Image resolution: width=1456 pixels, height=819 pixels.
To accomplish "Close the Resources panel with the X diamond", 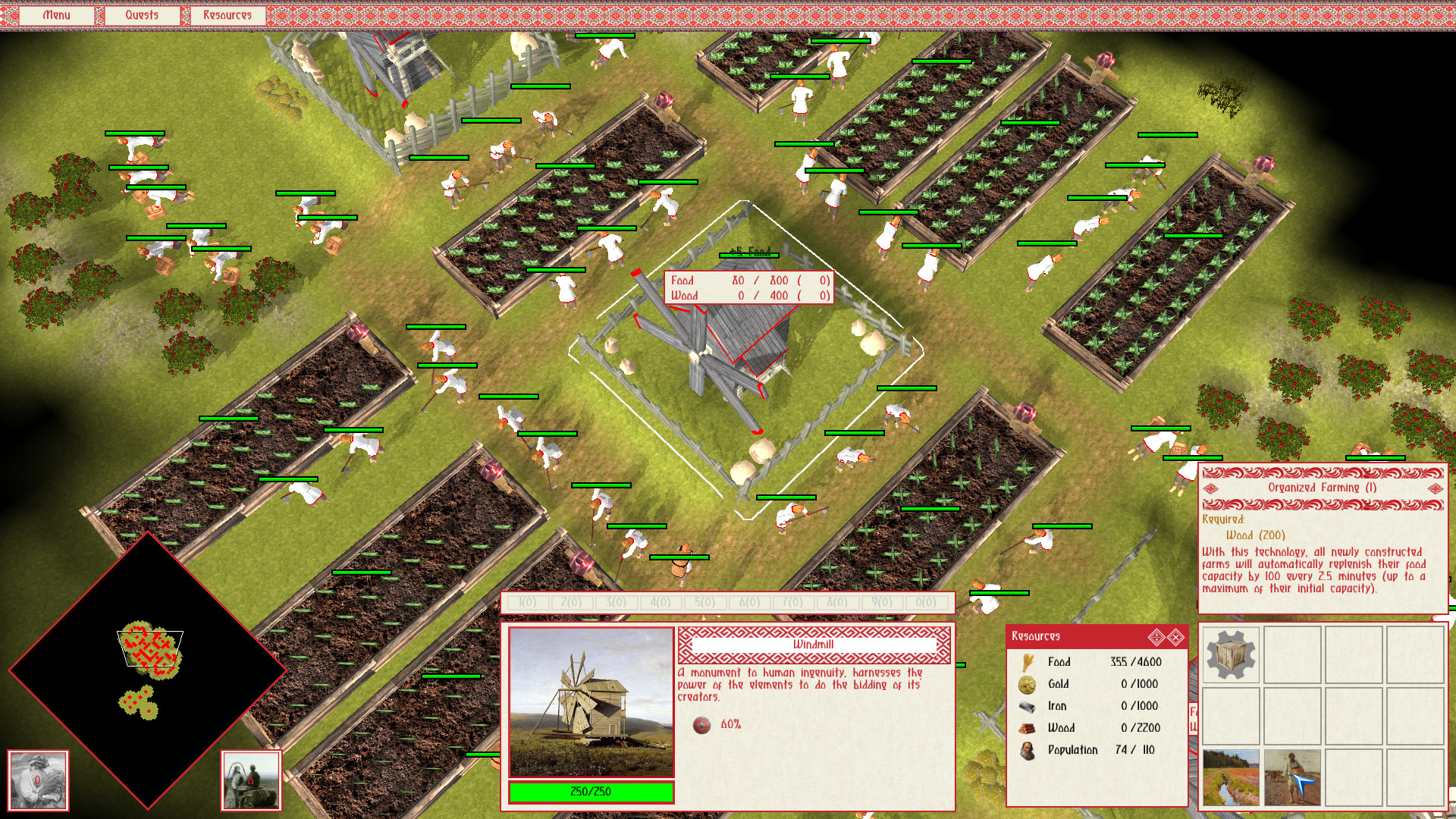I will [1175, 637].
